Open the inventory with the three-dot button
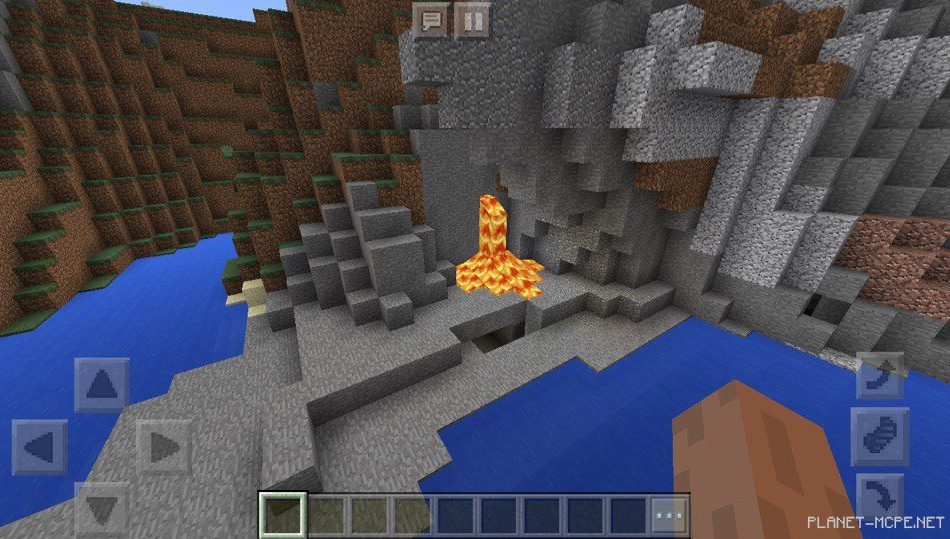Image resolution: width=950 pixels, height=539 pixels. coord(670,515)
